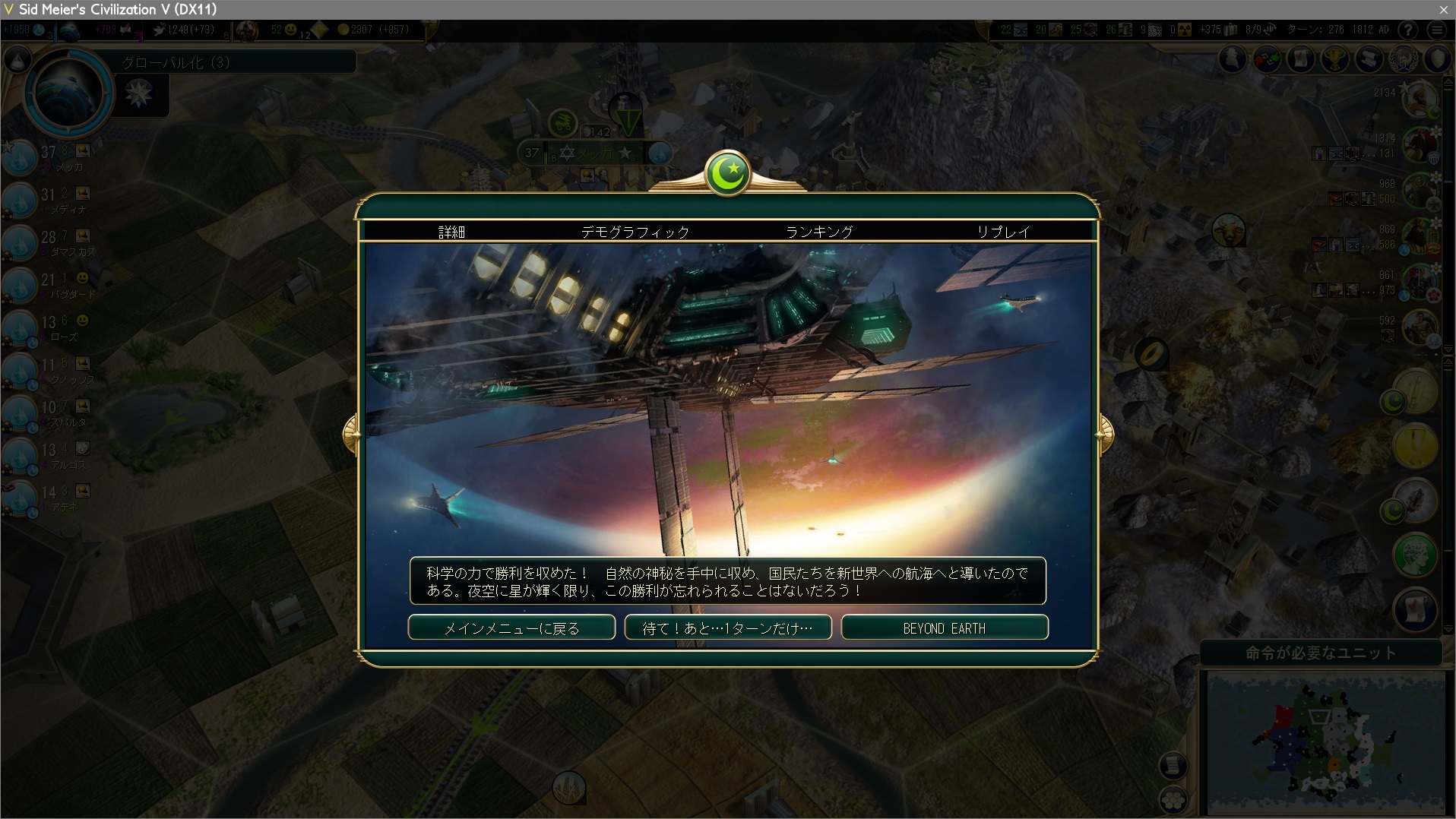The image size is (1456, 819).
Task: Click the 命令が必要なユニット button
Action: coord(1321,653)
